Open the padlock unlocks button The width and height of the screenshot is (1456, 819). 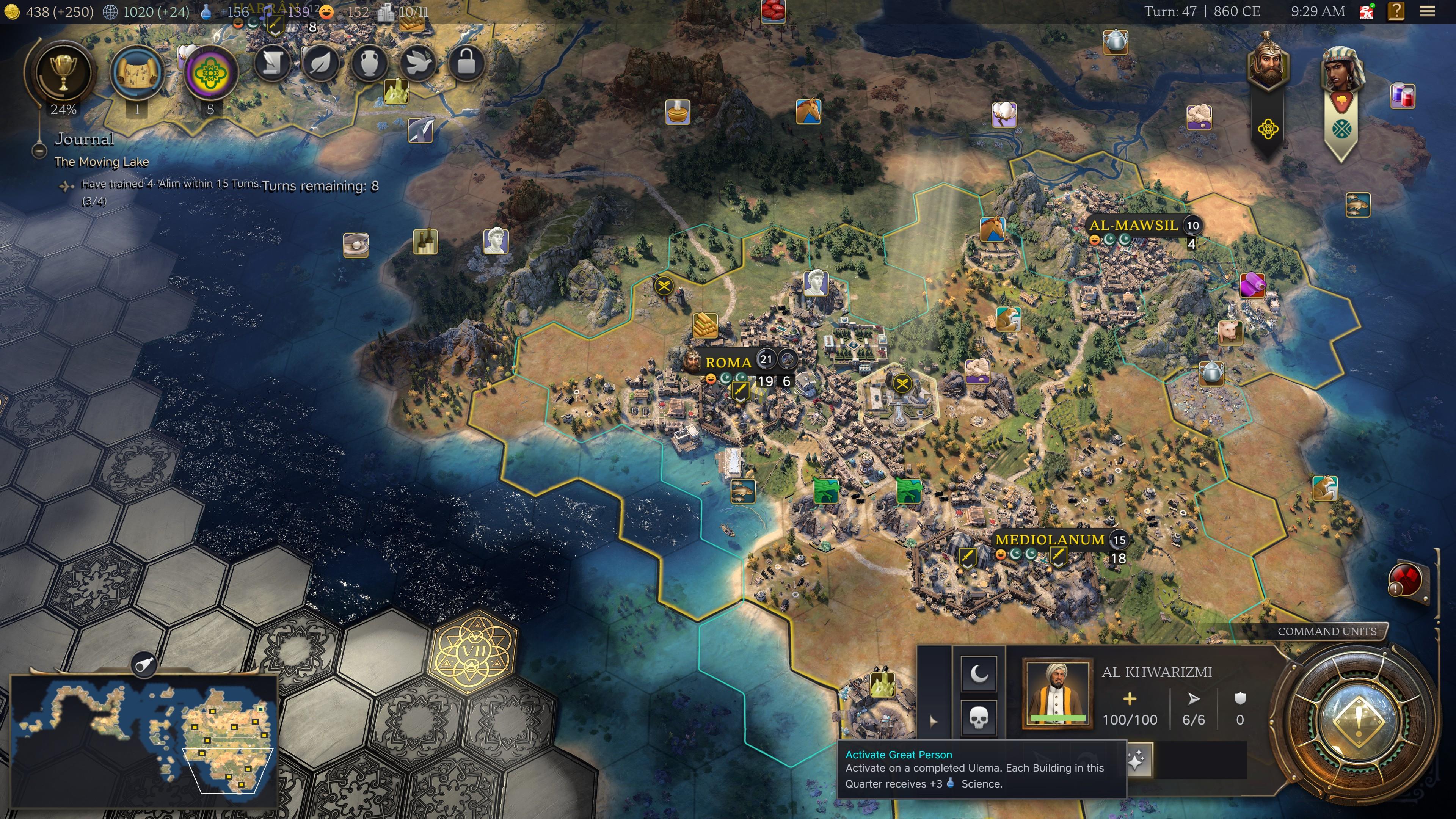(x=466, y=63)
